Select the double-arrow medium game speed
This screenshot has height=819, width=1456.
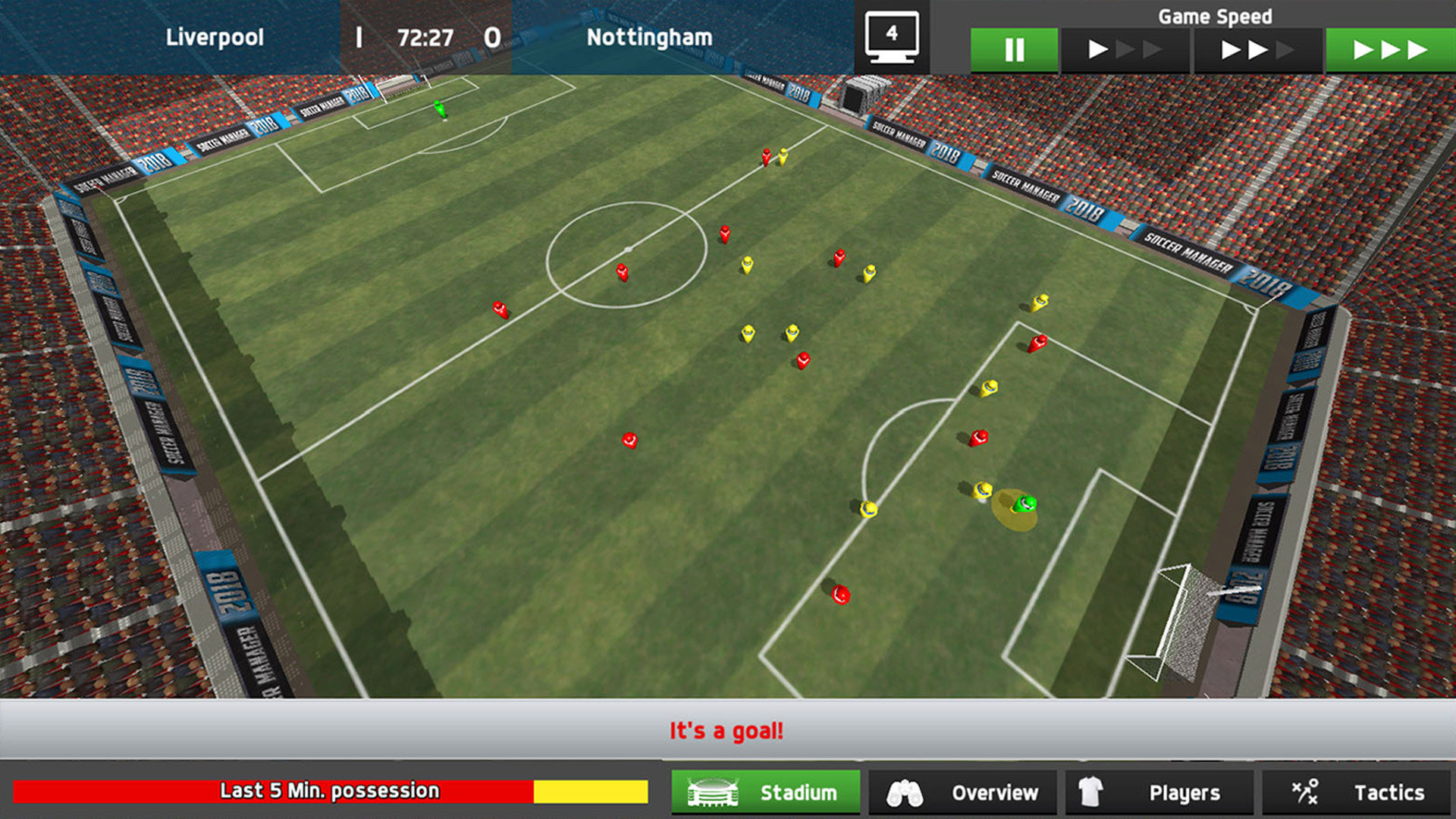pos(1257,49)
